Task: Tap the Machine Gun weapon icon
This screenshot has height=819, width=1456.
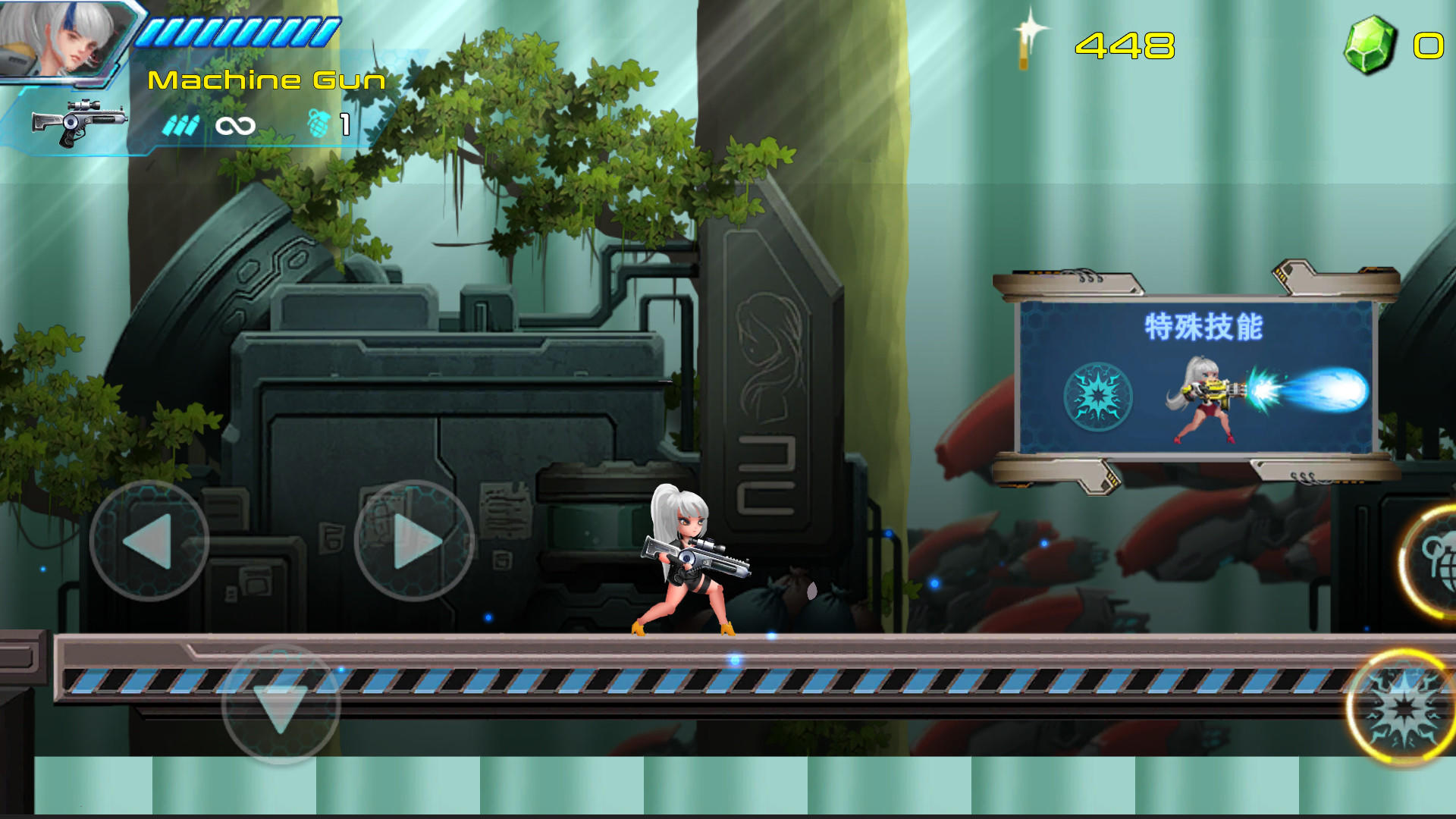Action: (x=80, y=120)
